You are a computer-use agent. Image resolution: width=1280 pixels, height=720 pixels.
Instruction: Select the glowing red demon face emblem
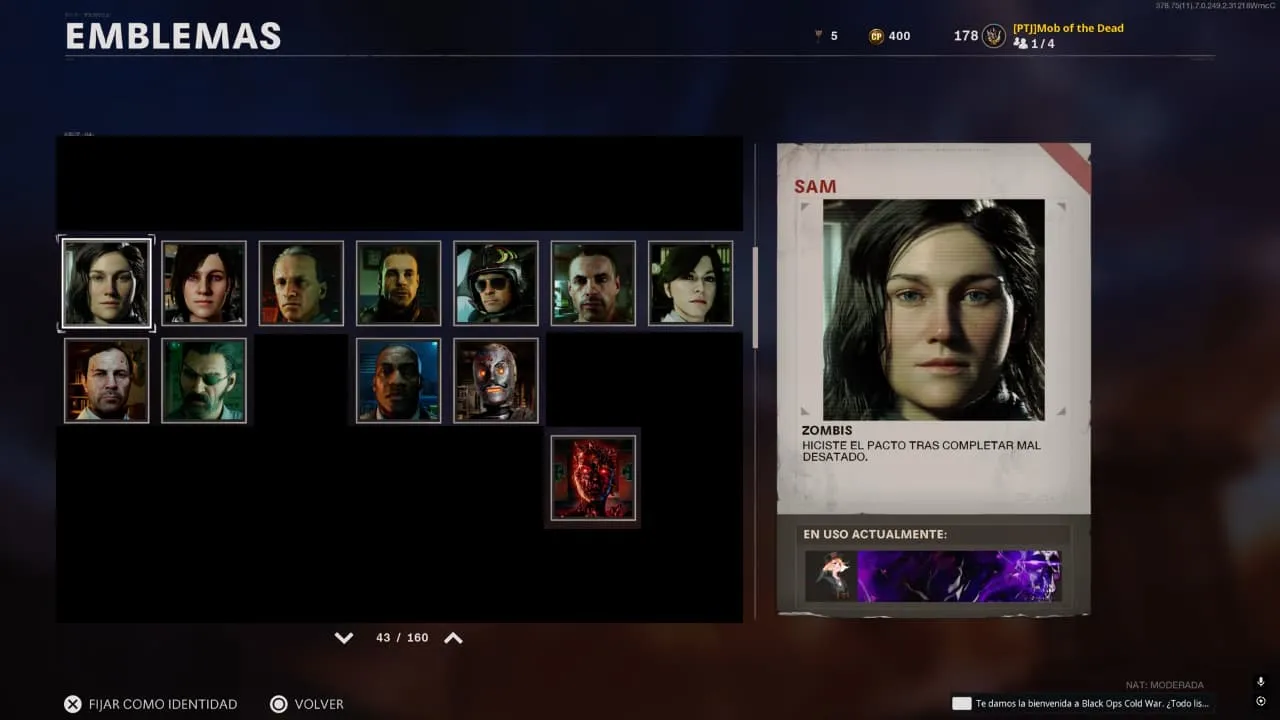pos(593,478)
